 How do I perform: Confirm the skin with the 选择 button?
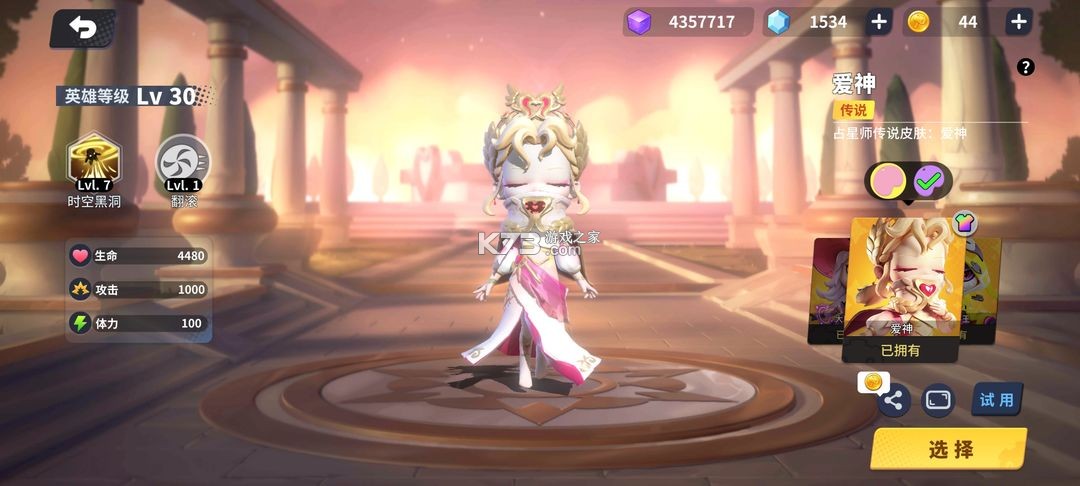click(949, 449)
